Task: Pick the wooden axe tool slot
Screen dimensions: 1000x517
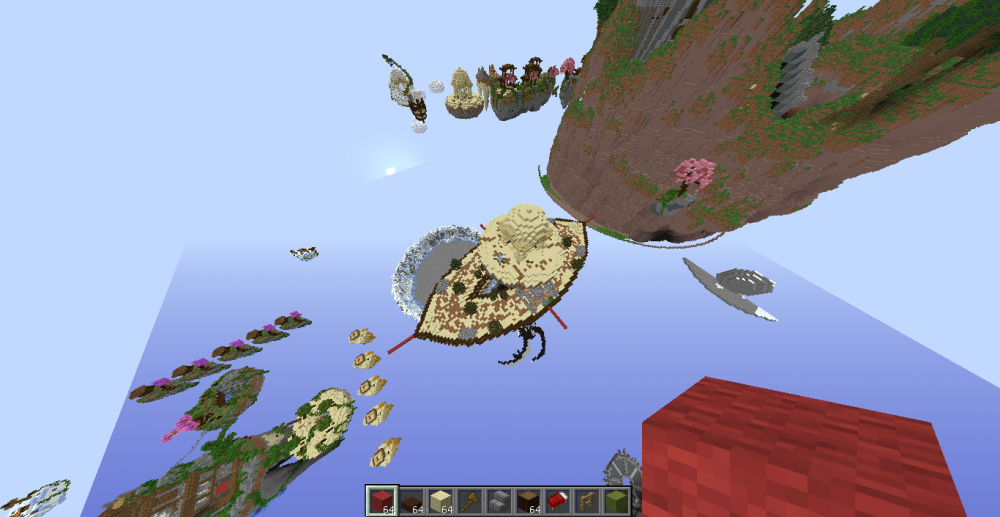Action: (468, 500)
